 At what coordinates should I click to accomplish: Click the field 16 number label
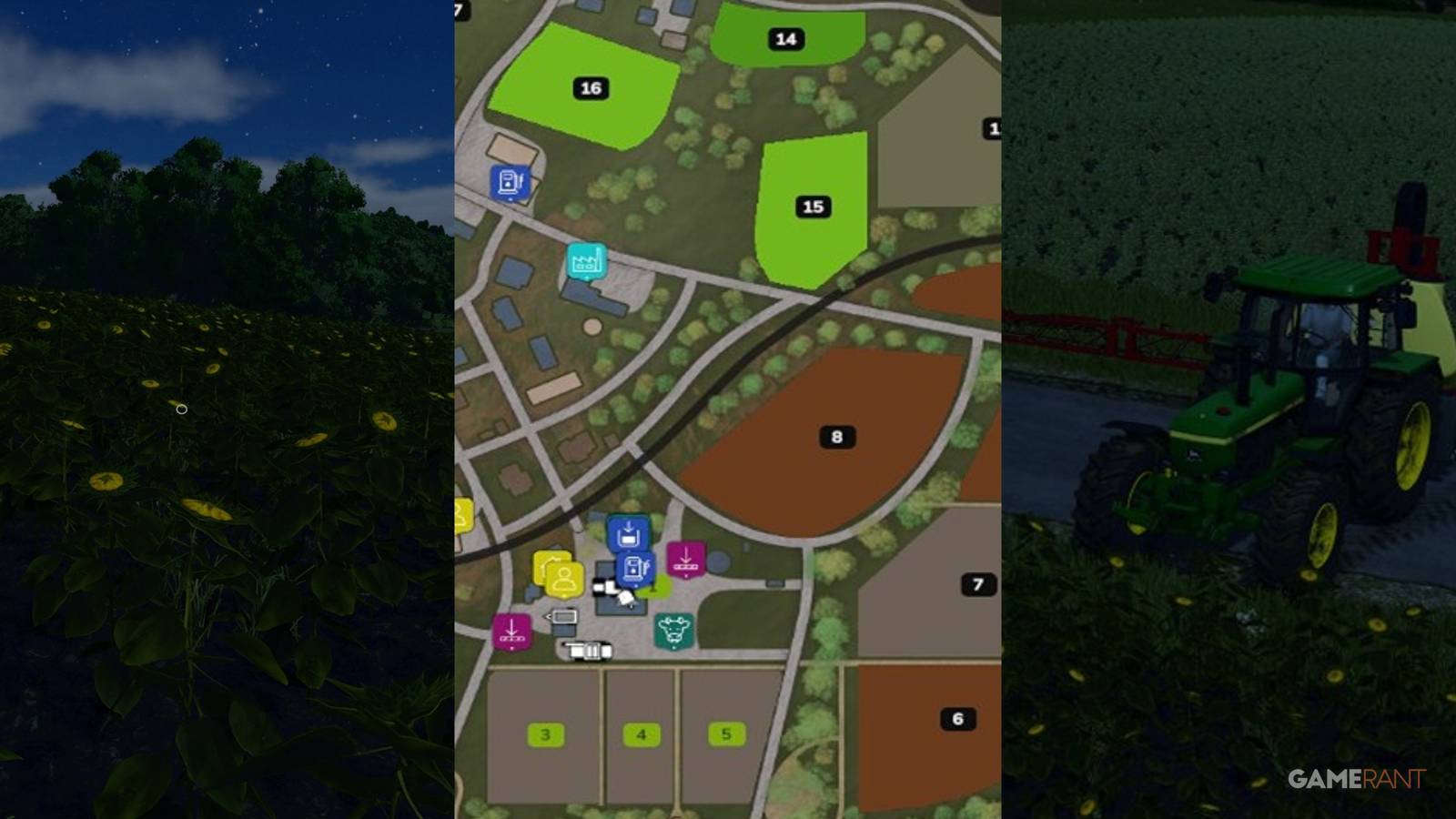click(x=590, y=88)
